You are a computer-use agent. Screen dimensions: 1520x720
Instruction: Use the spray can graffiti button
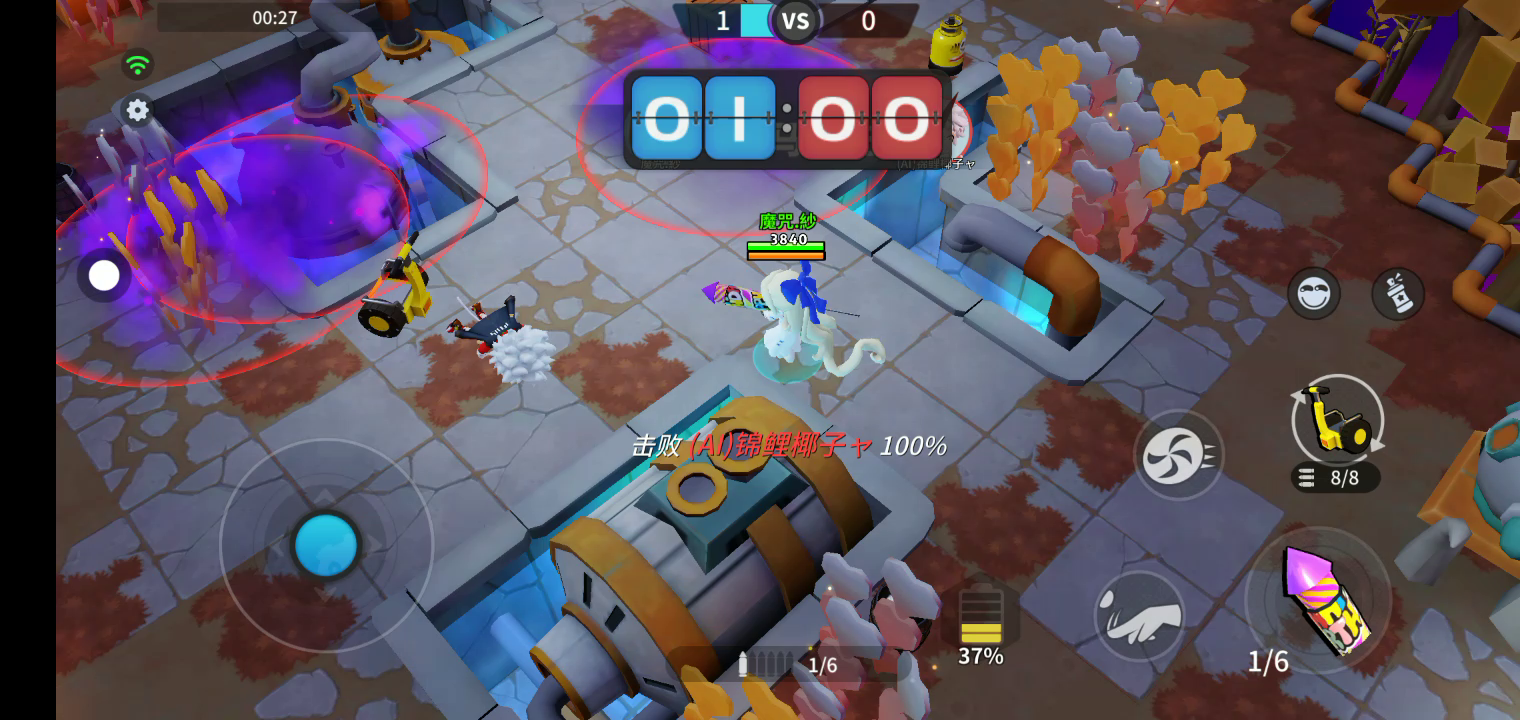(1397, 293)
